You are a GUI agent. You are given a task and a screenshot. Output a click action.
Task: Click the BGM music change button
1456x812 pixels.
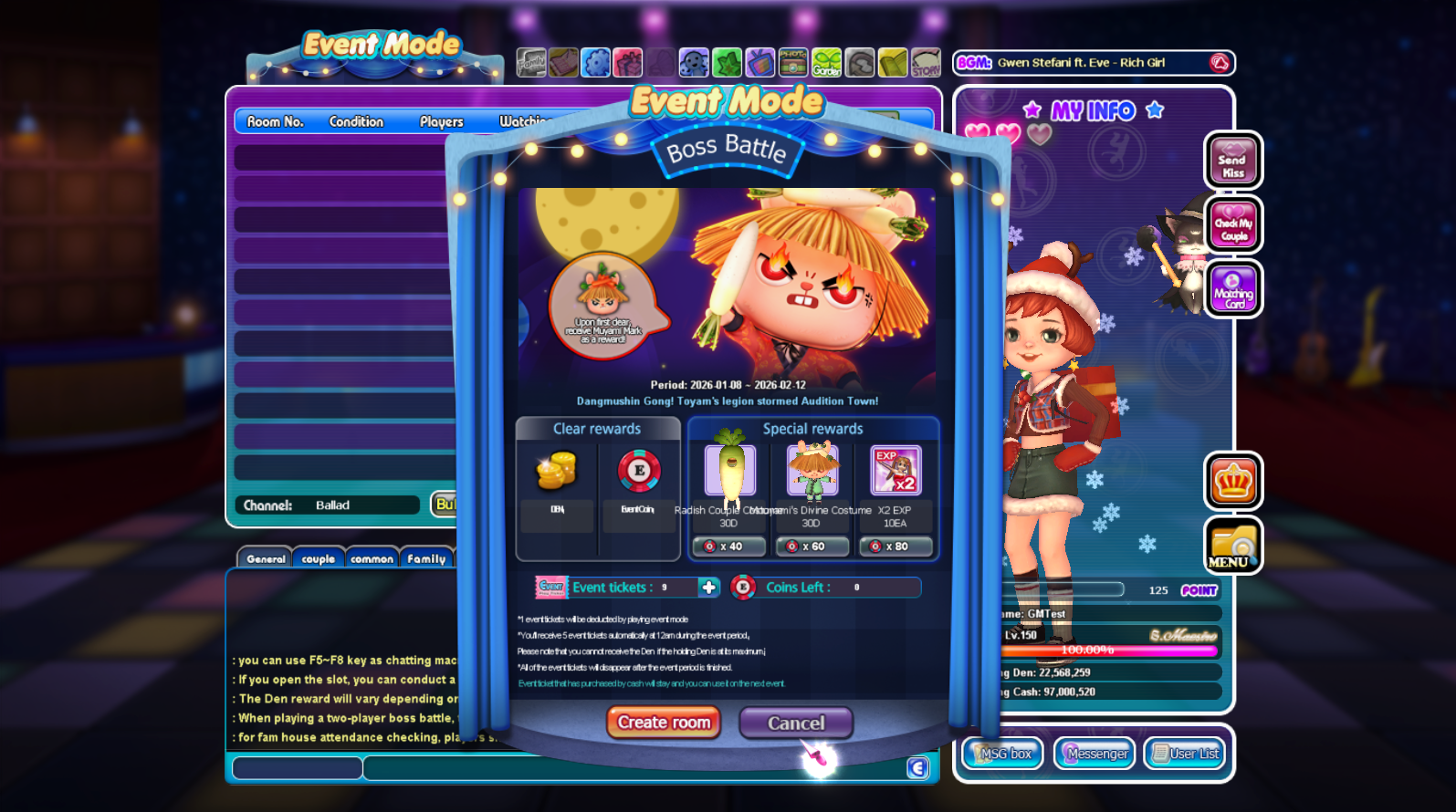[1220, 63]
